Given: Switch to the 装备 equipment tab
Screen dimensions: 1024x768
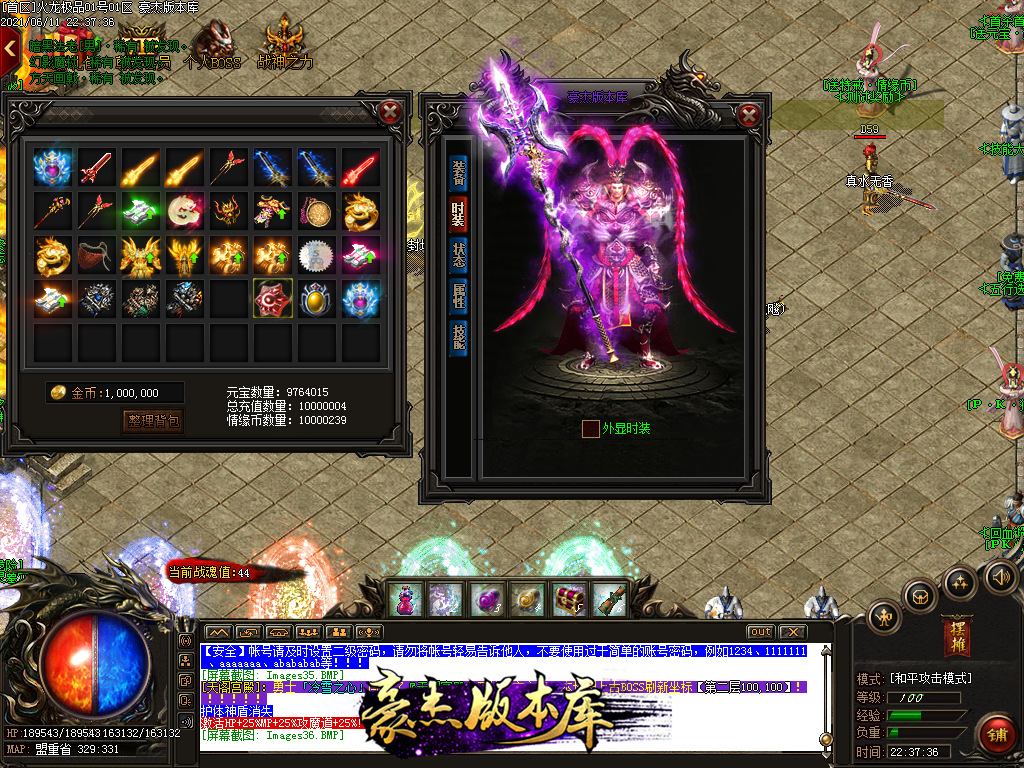Looking at the screenshot, I should click(x=458, y=170).
